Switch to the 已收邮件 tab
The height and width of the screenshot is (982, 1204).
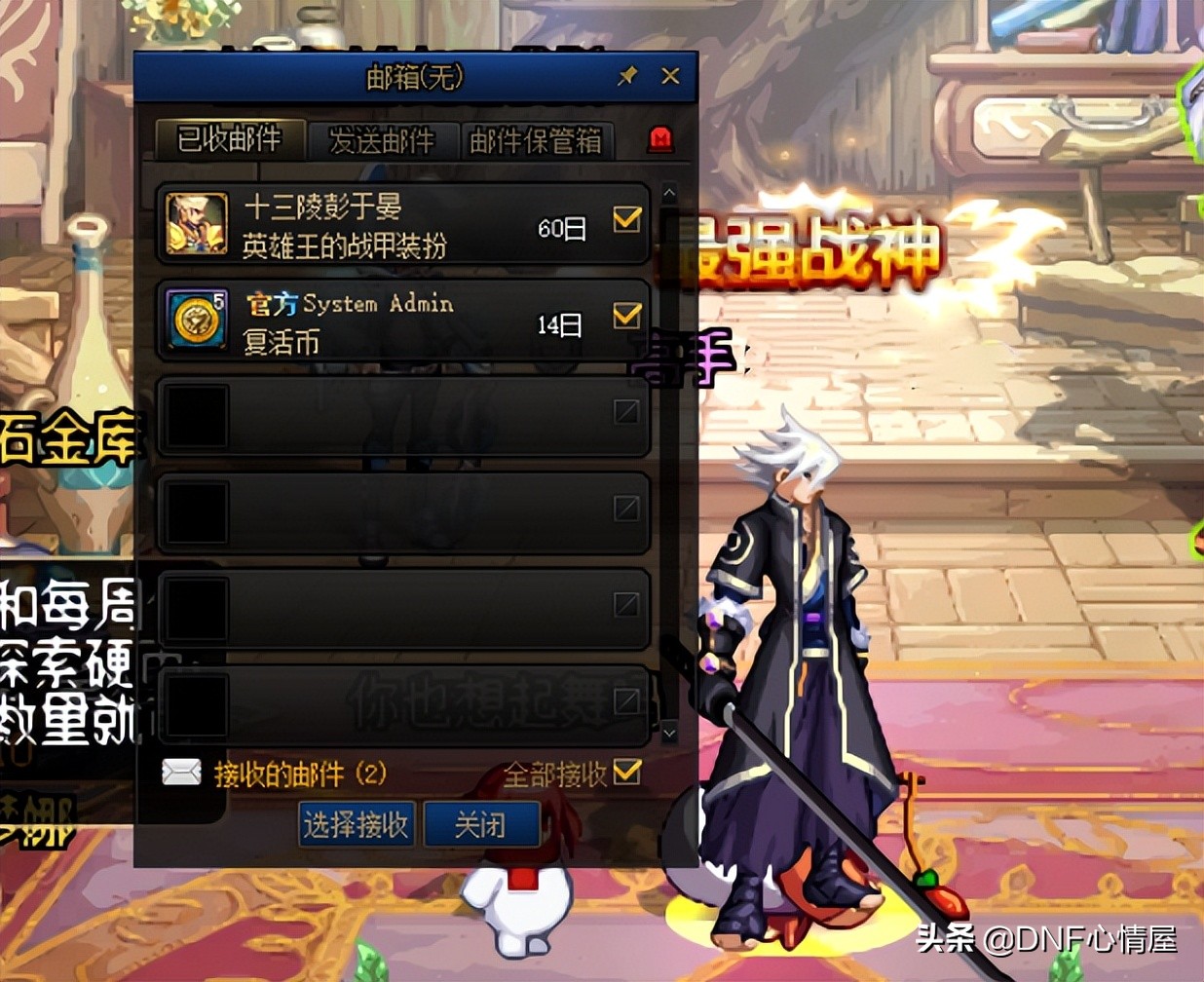(230, 140)
